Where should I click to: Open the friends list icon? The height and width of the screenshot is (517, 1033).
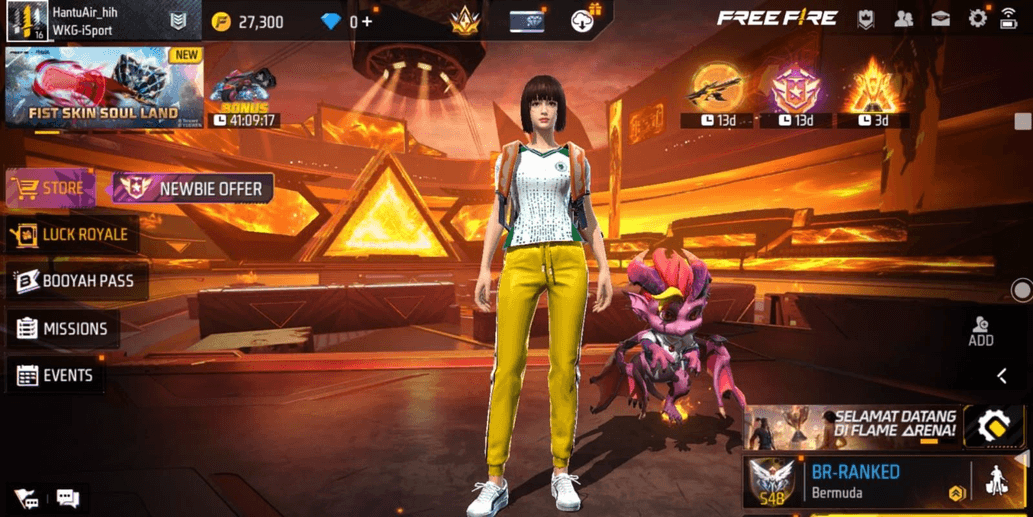tap(904, 19)
